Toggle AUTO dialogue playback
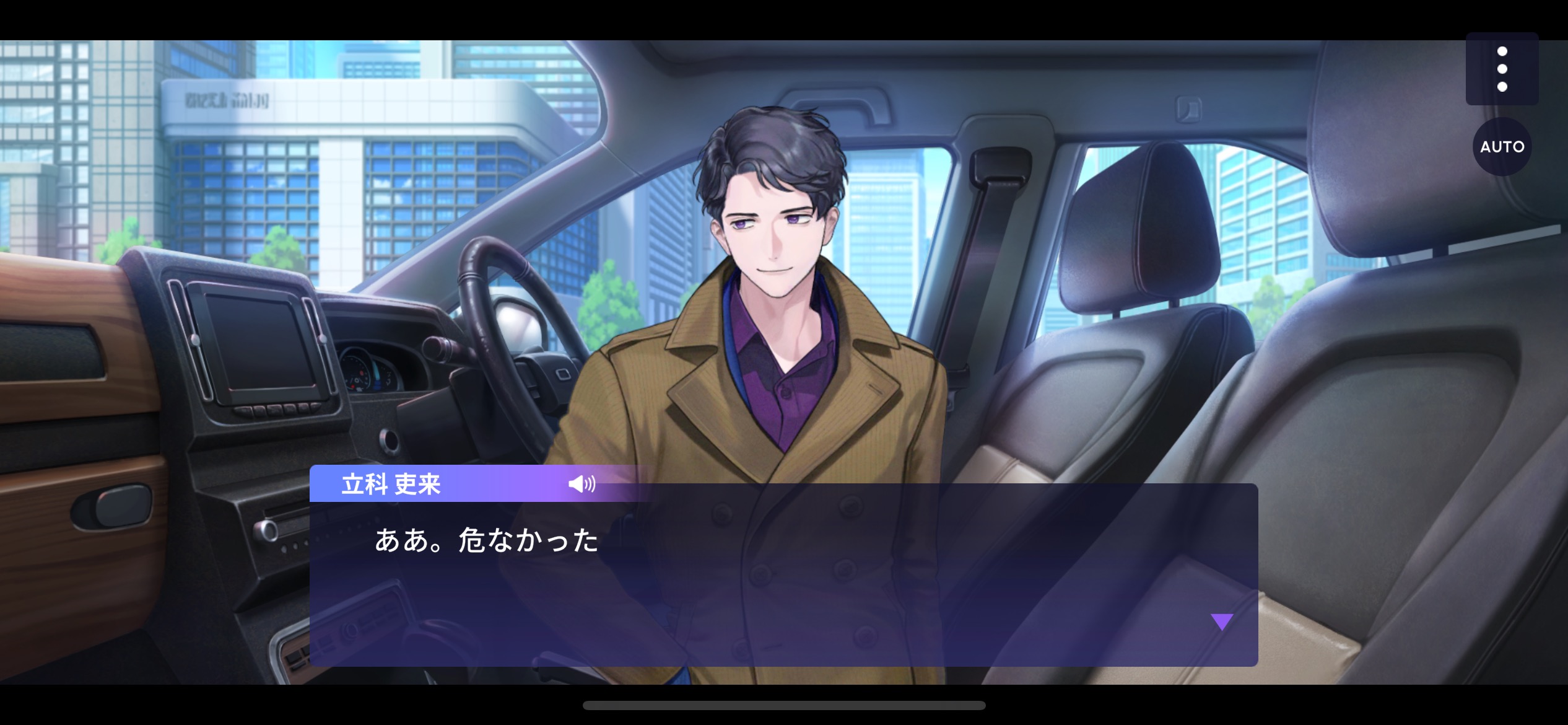Screen dimensions: 1568x725 point(1502,147)
